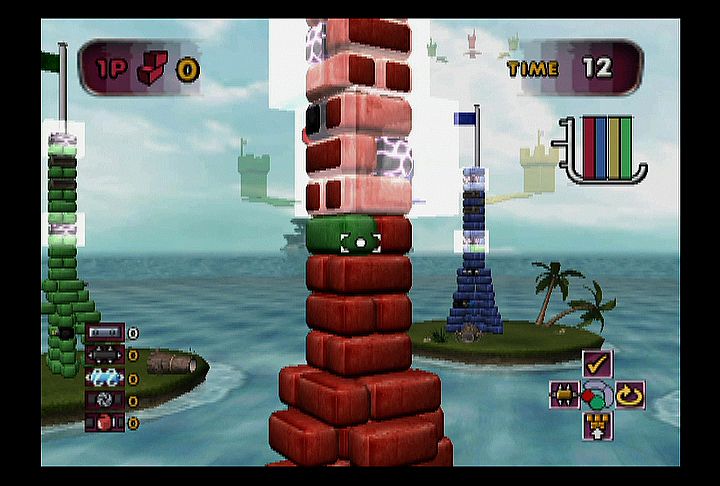Select the gray swirl block item
This screenshot has width=720, height=486.
pos(105,400)
